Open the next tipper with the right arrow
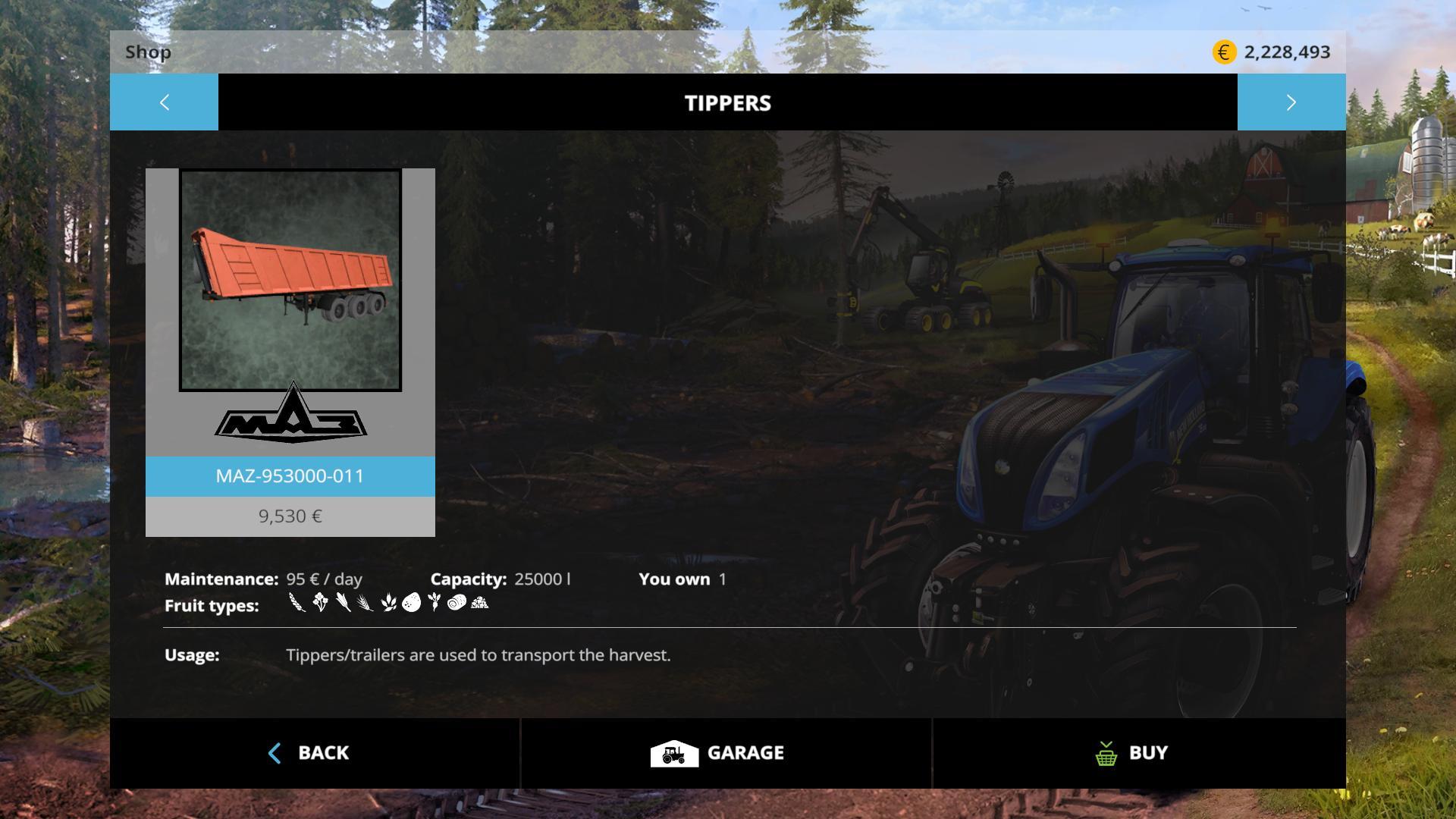 coord(1291,102)
